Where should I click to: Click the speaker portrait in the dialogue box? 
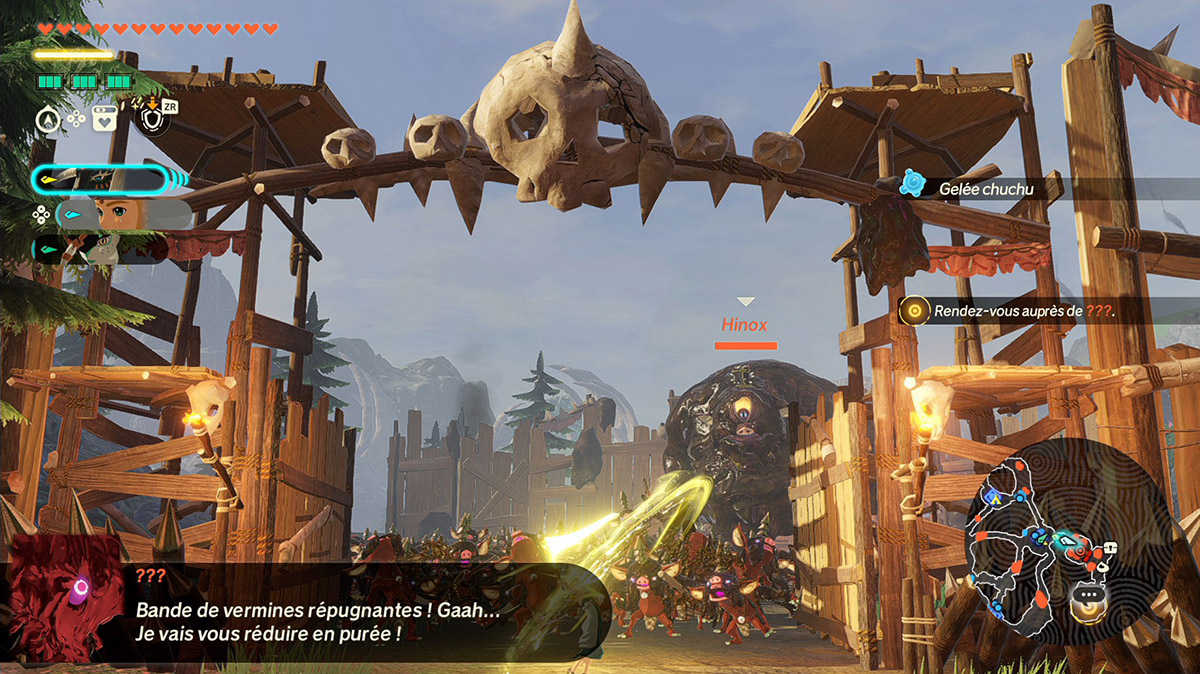point(64,597)
